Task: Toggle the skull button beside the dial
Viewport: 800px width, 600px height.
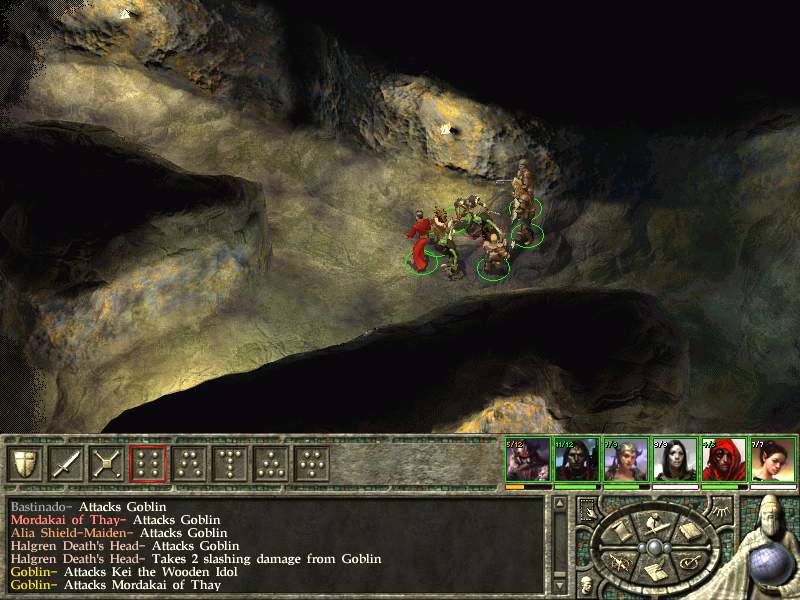Action: click(x=585, y=582)
